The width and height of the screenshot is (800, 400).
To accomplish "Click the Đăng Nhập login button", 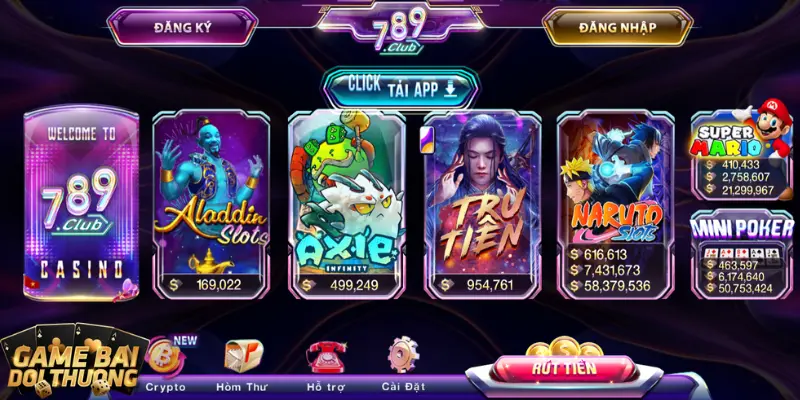I will click(x=616, y=27).
